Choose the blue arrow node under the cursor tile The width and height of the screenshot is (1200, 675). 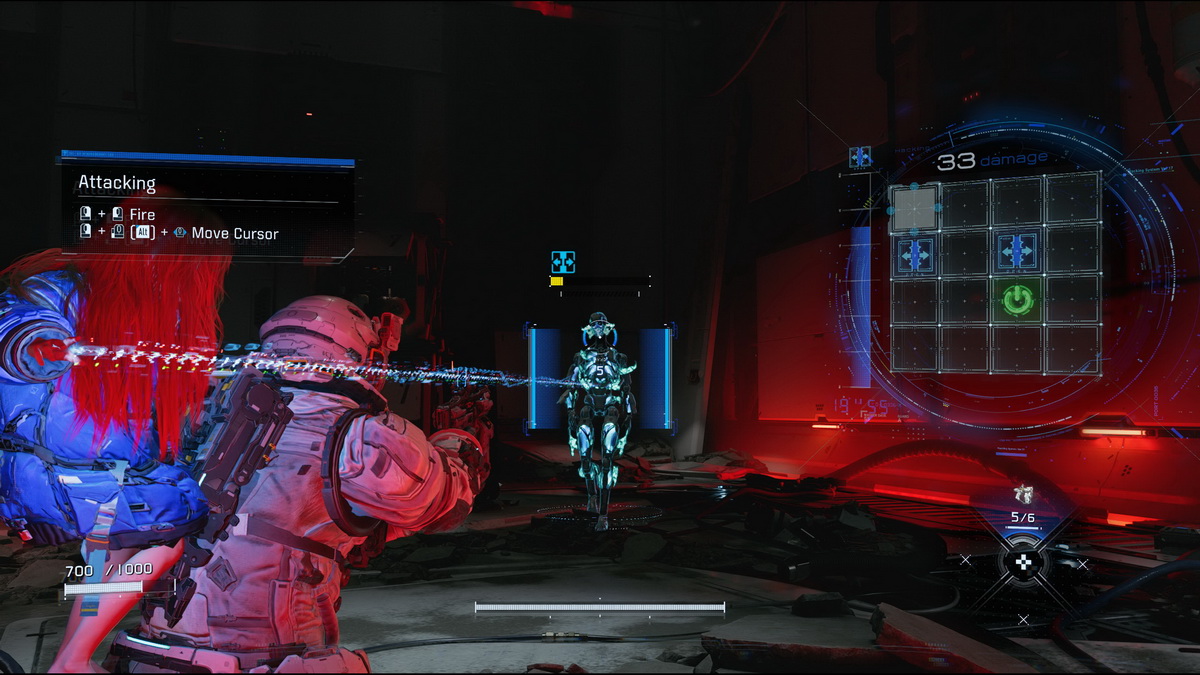pos(914,255)
